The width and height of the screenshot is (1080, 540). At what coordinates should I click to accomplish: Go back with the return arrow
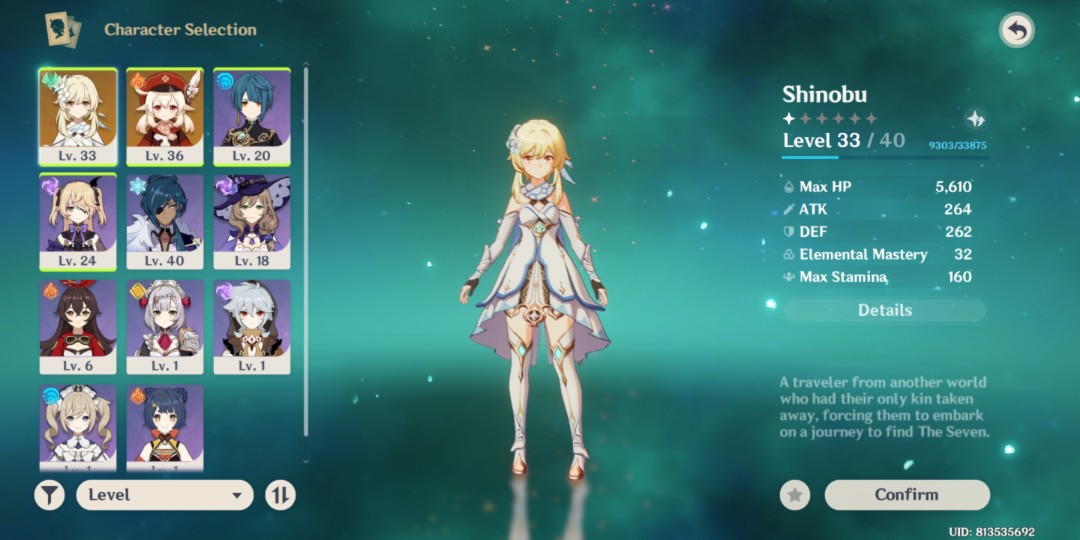(x=1016, y=31)
